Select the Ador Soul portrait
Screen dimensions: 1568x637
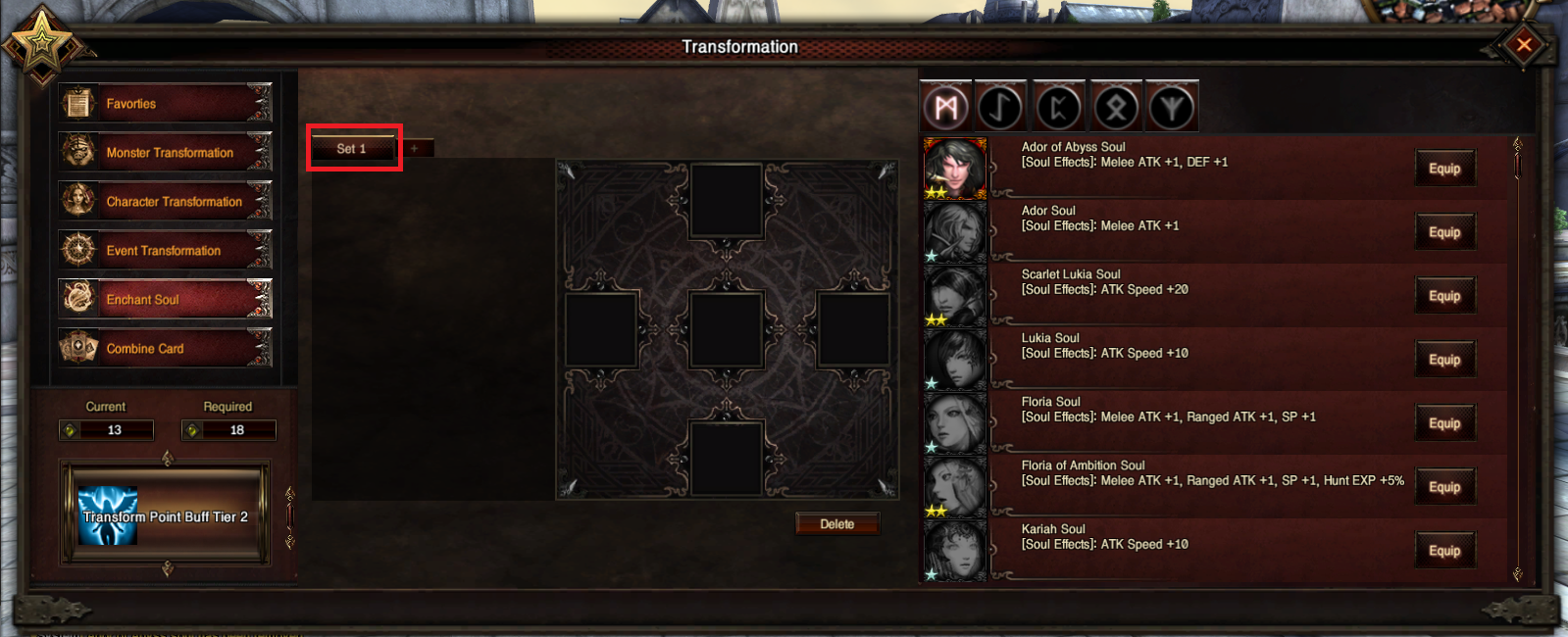954,232
